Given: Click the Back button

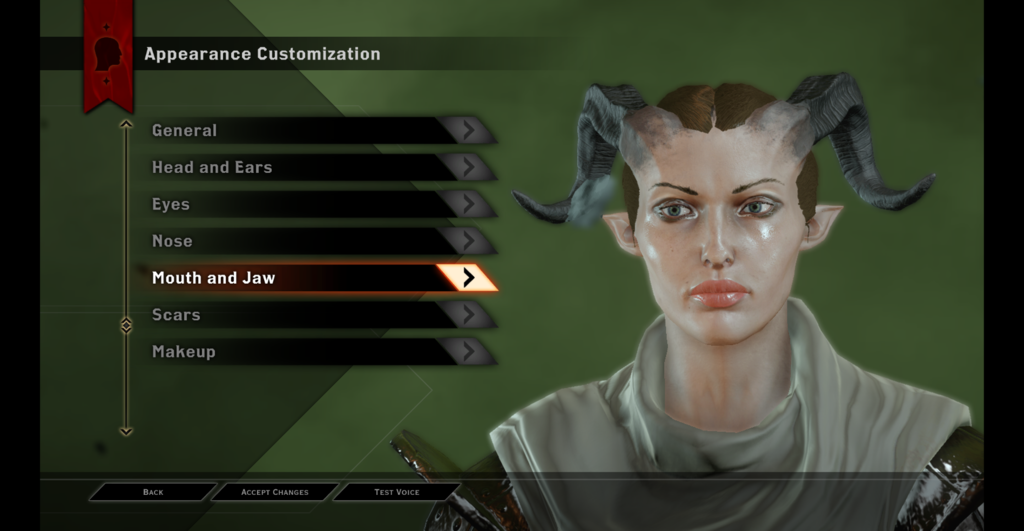Looking at the screenshot, I should tap(153, 492).
